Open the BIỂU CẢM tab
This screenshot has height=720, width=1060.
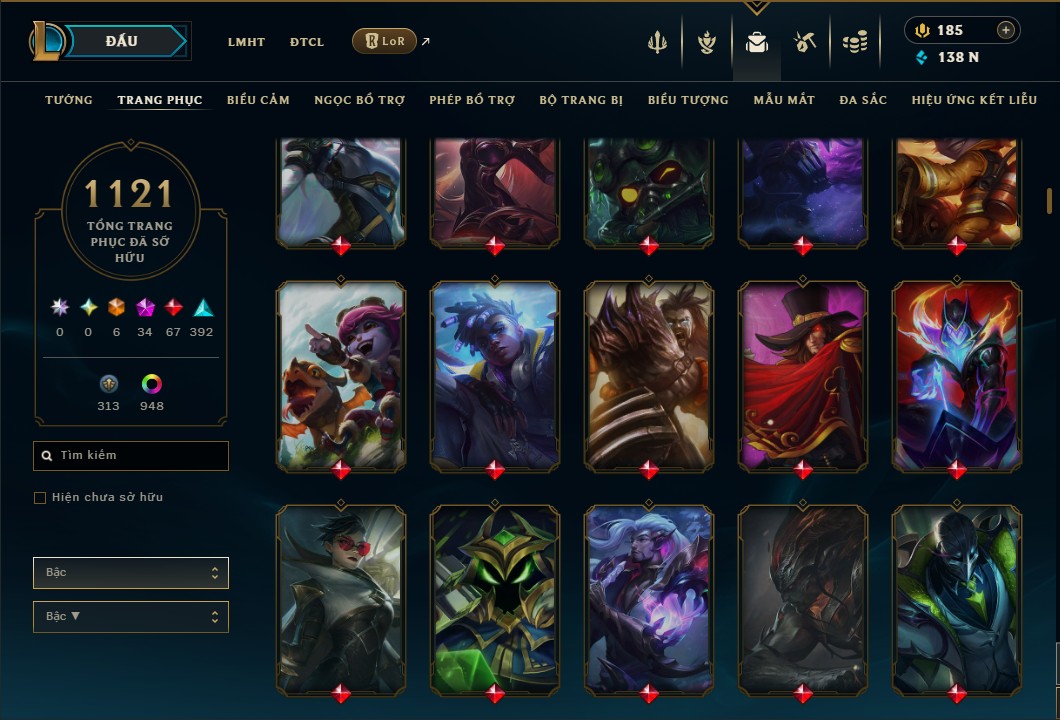[x=258, y=100]
